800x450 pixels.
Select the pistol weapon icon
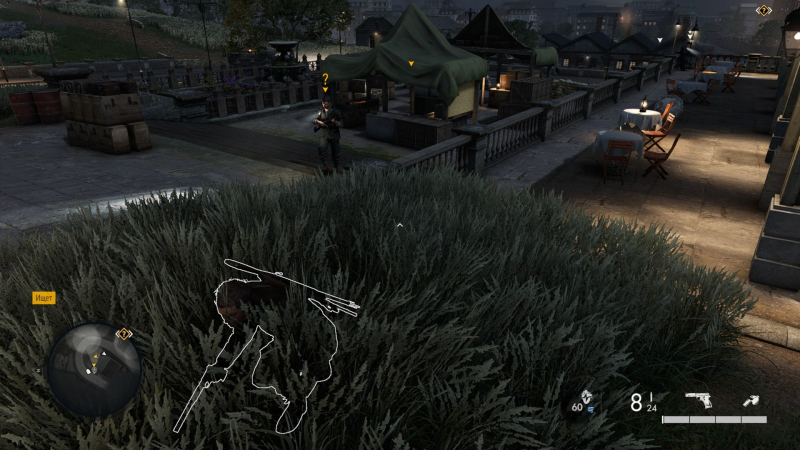point(698,401)
